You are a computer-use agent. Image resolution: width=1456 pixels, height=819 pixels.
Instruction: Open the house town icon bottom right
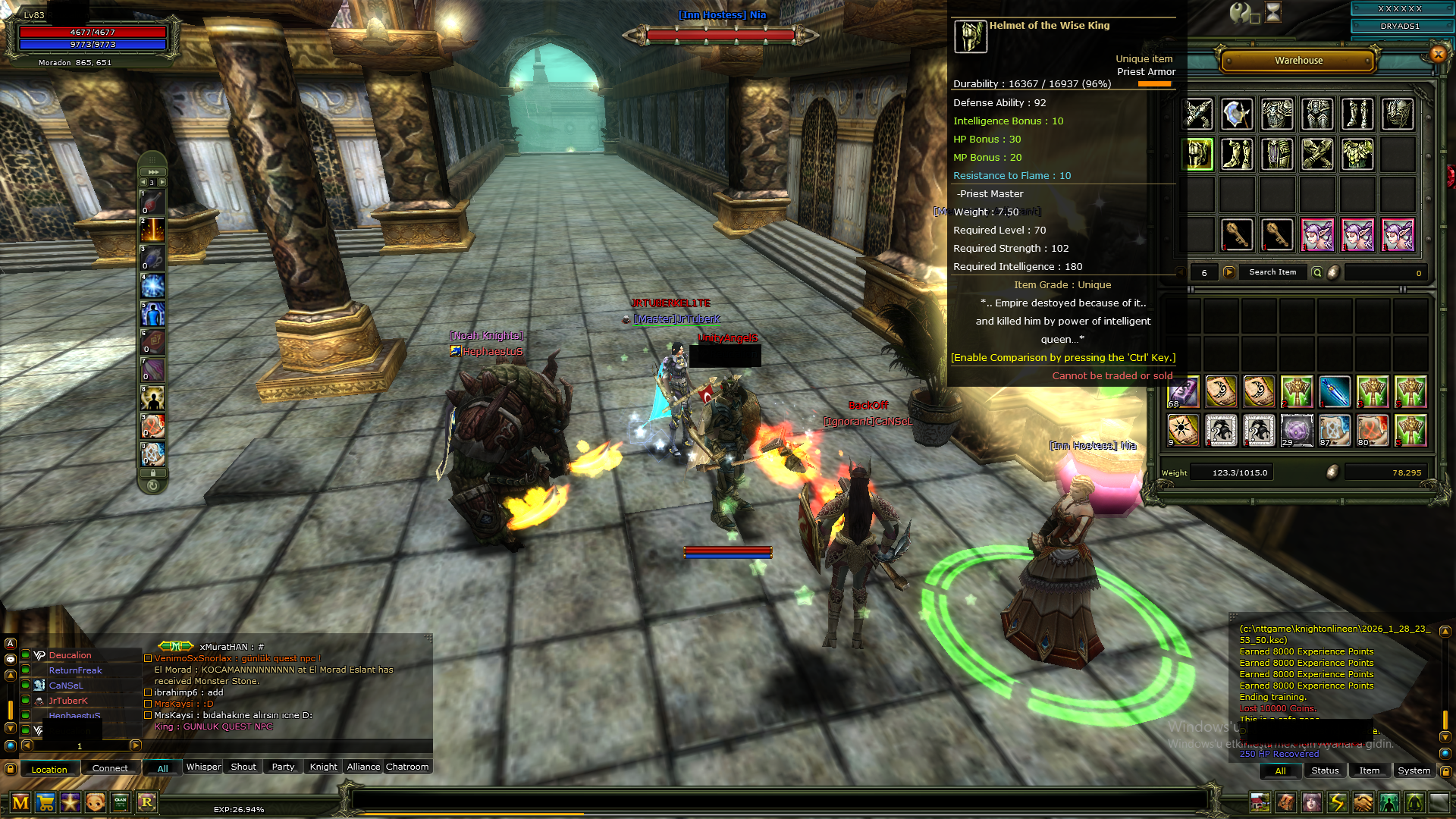coord(1260,803)
